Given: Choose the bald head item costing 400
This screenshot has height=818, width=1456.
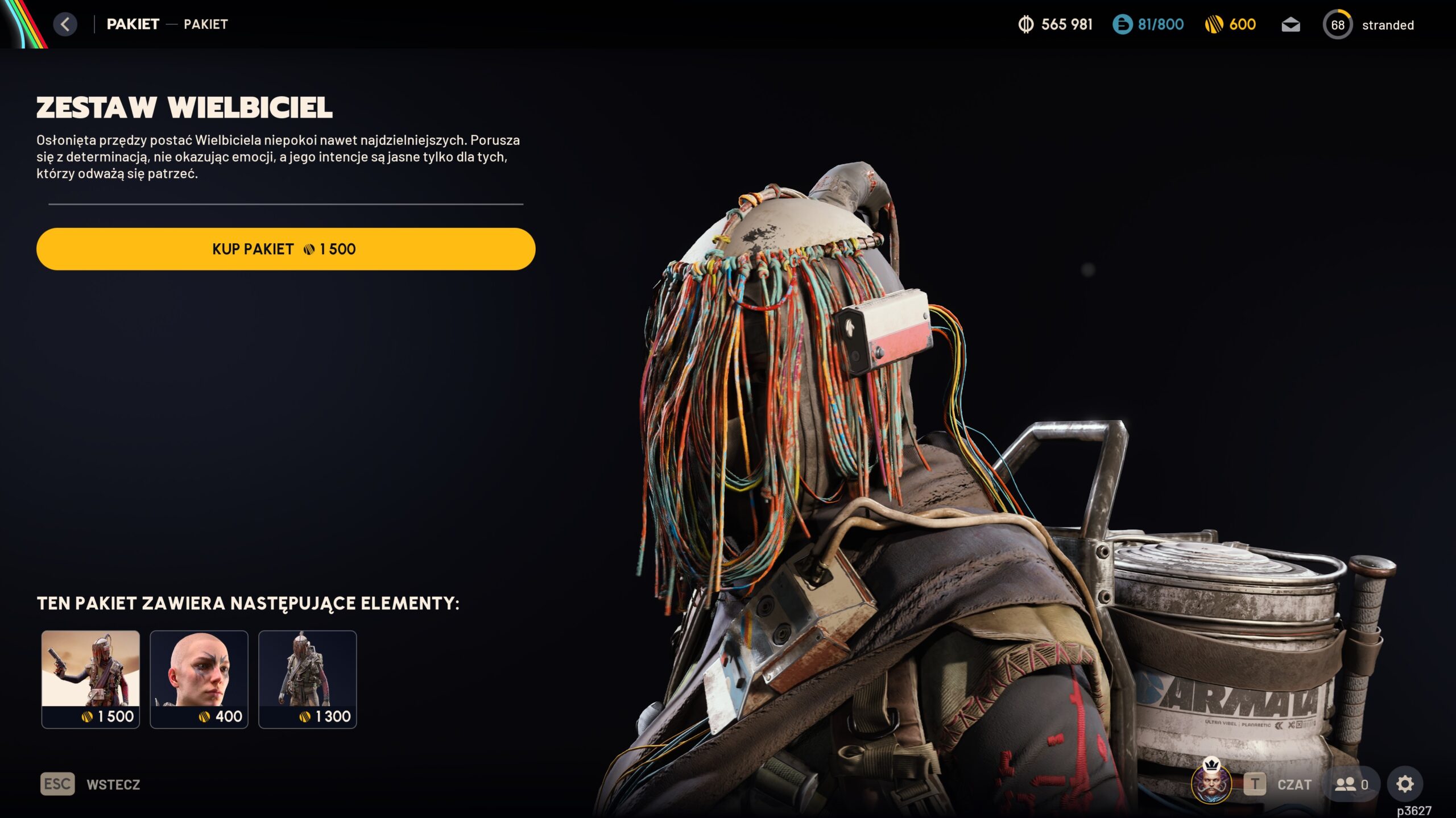Looking at the screenshot, I should pos(199,679).
